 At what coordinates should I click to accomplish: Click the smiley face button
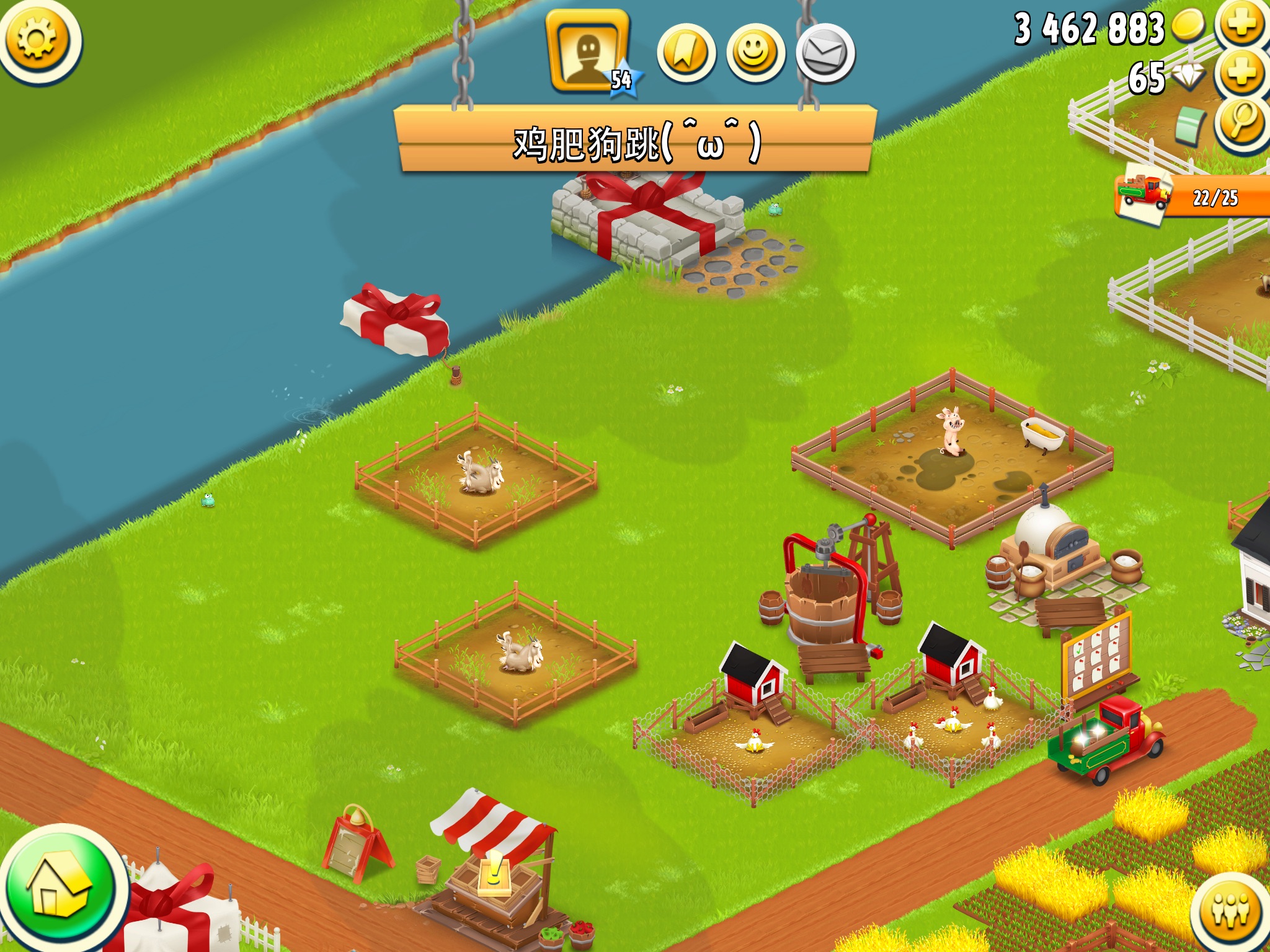pyautogui.click(x=755, y=53)
